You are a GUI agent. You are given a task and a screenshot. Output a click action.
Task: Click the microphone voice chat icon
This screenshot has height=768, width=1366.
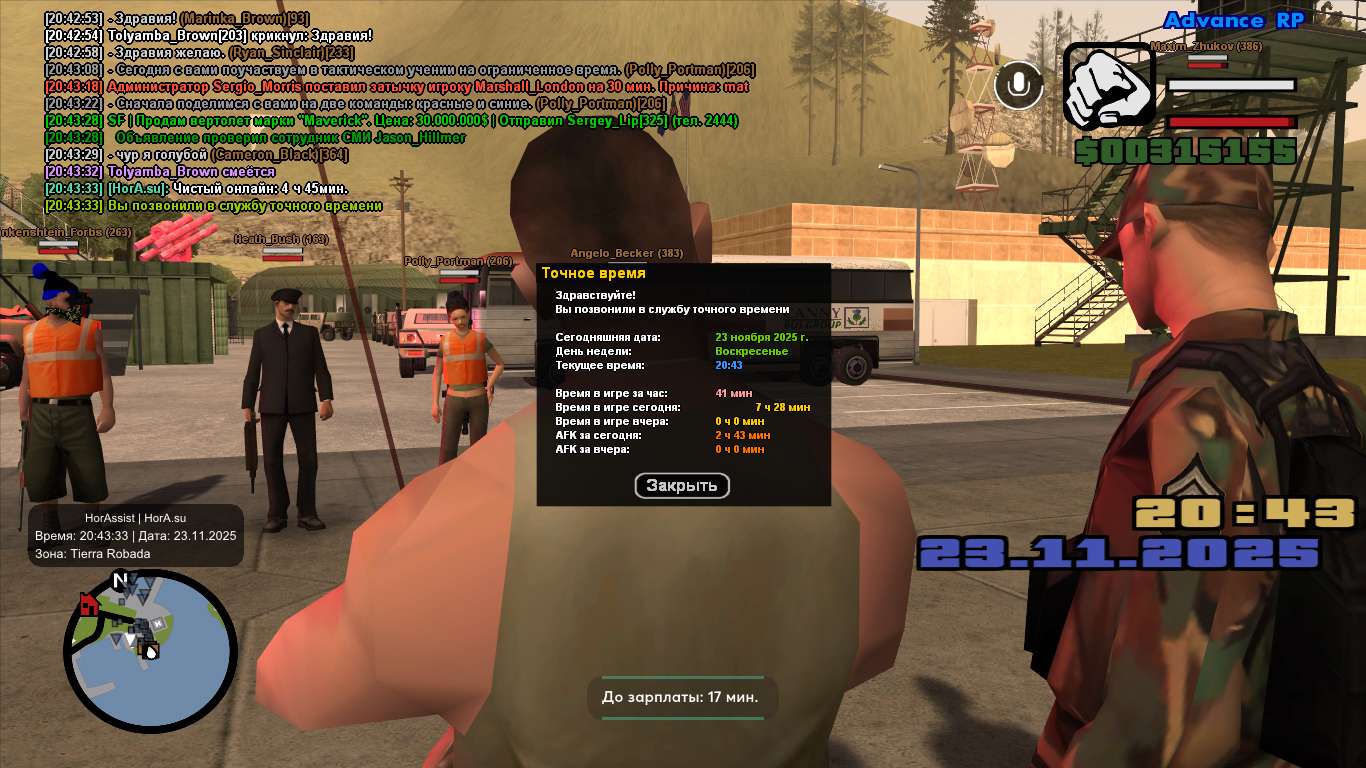point(1019,85)
